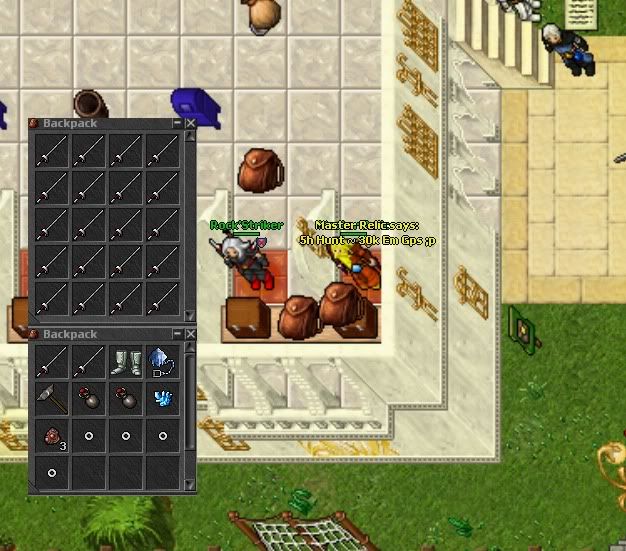Minimize the Backpack containing the steel boots
This screenshot has width=626, height=551.
point(178,333)
